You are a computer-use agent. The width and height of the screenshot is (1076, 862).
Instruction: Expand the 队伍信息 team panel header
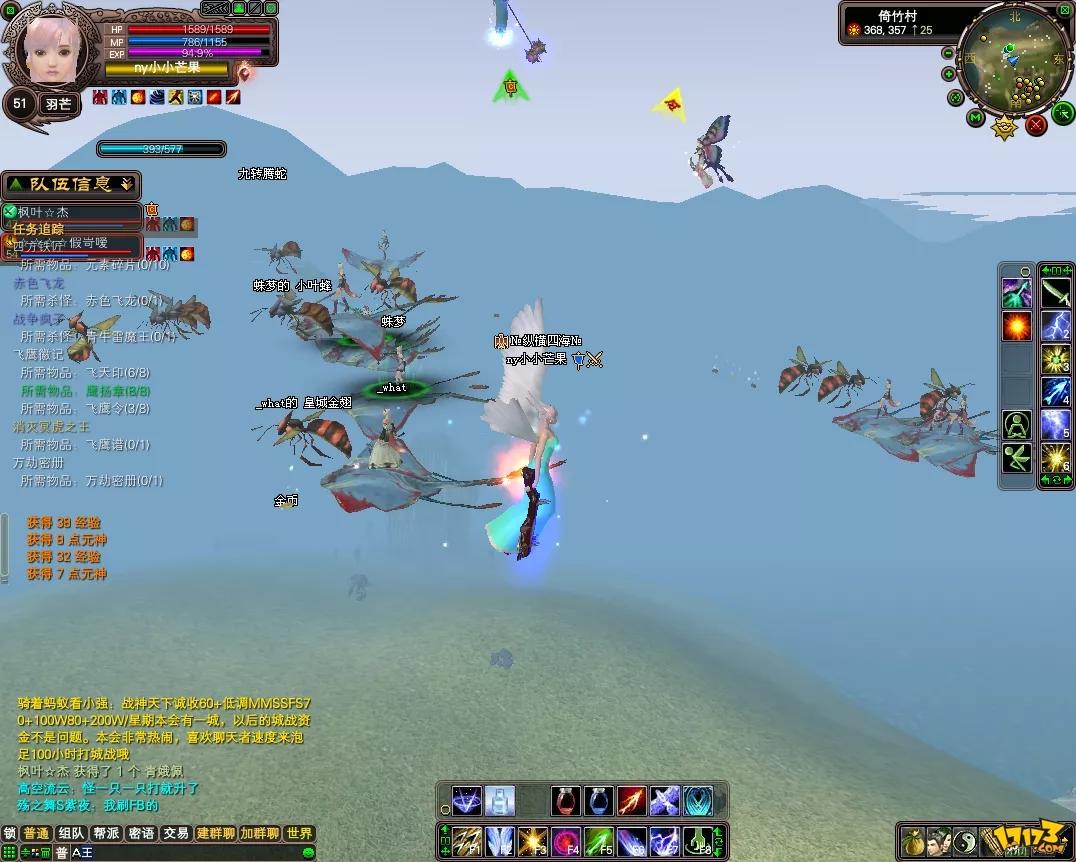(70, 184)
